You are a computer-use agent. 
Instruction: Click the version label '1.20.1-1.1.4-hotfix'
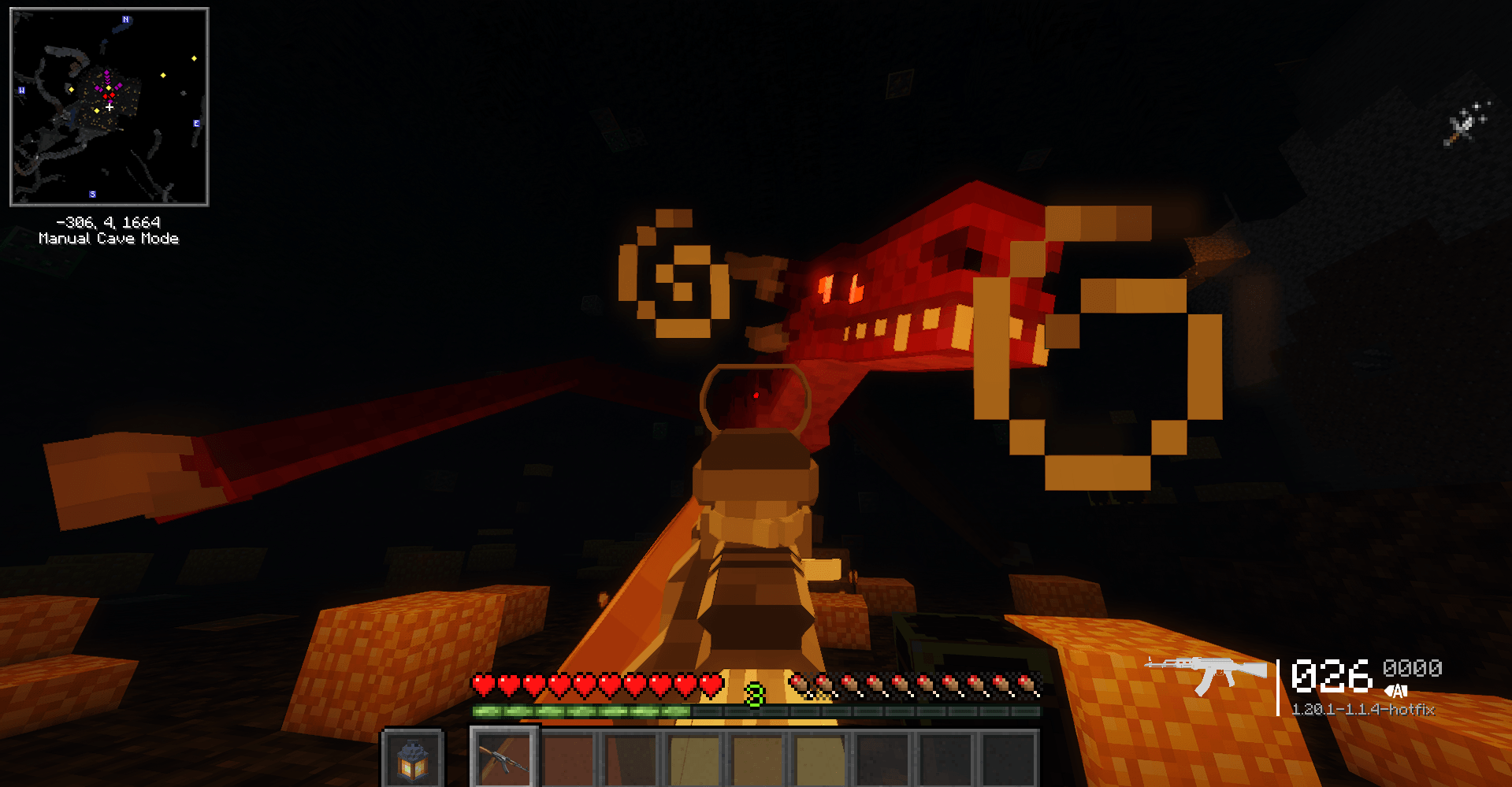(x=1365, y=708)
